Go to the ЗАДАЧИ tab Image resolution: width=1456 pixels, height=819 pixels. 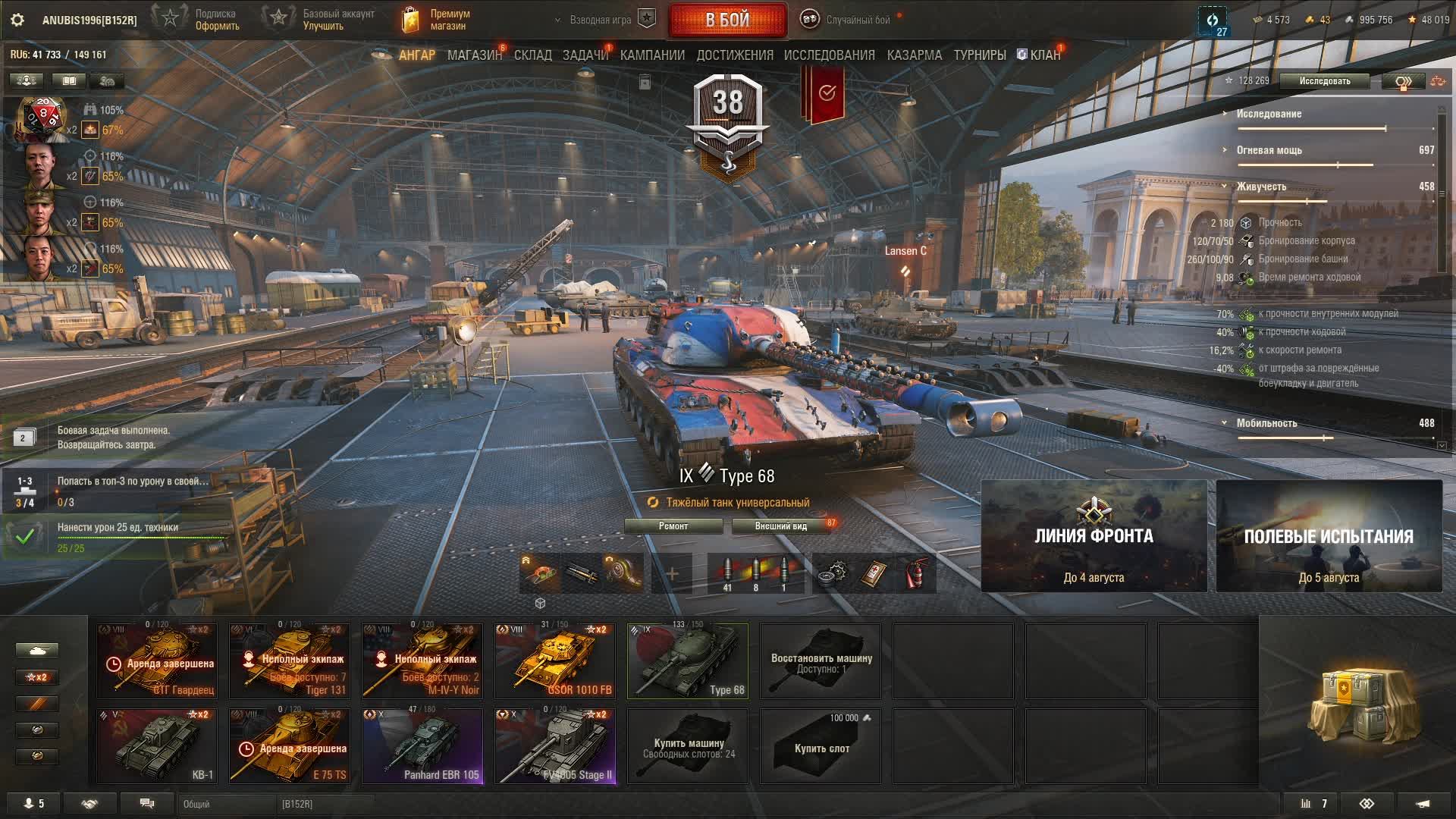click(x=585, y=55)
